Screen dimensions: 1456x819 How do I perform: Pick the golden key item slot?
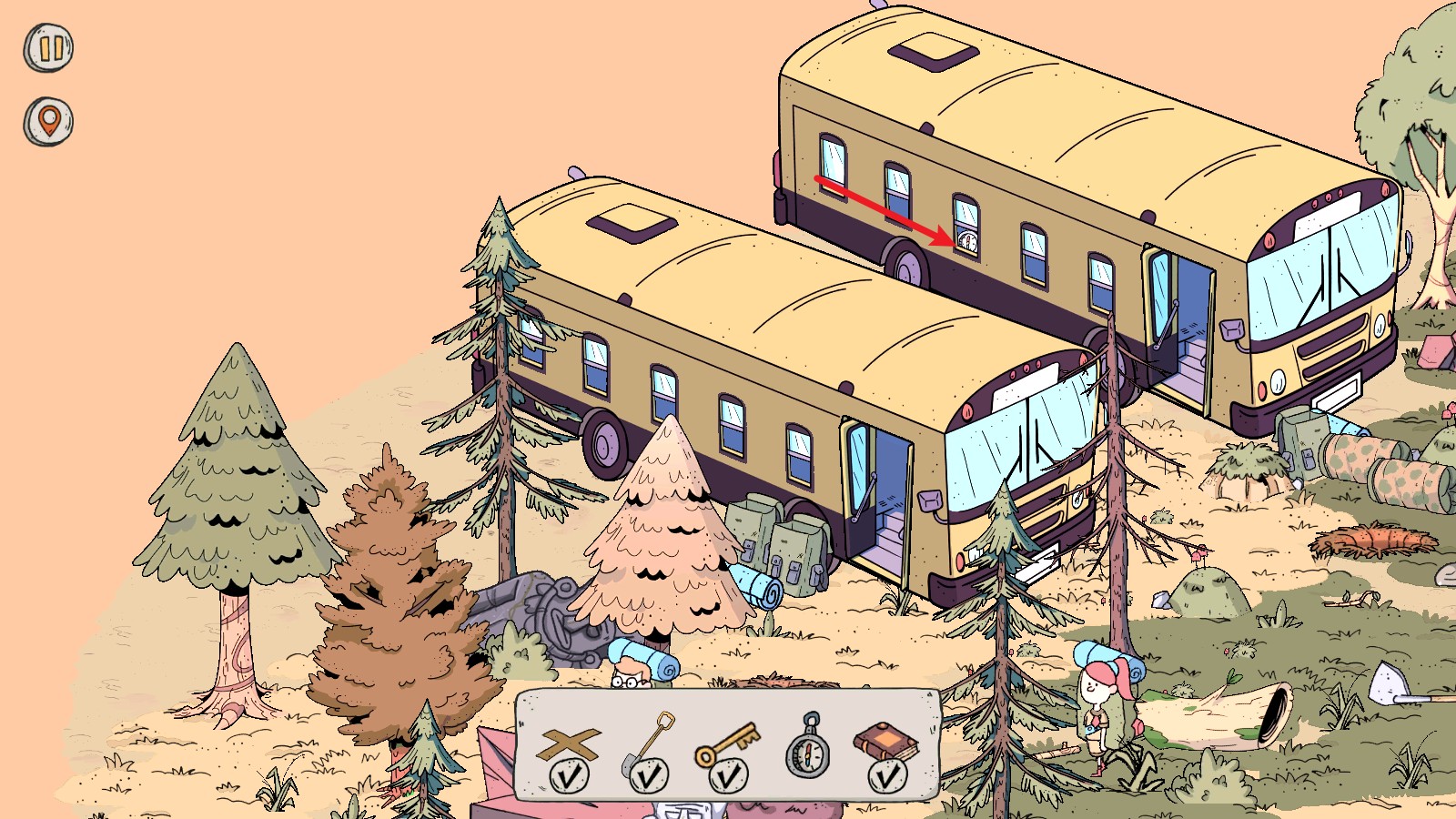727,746
